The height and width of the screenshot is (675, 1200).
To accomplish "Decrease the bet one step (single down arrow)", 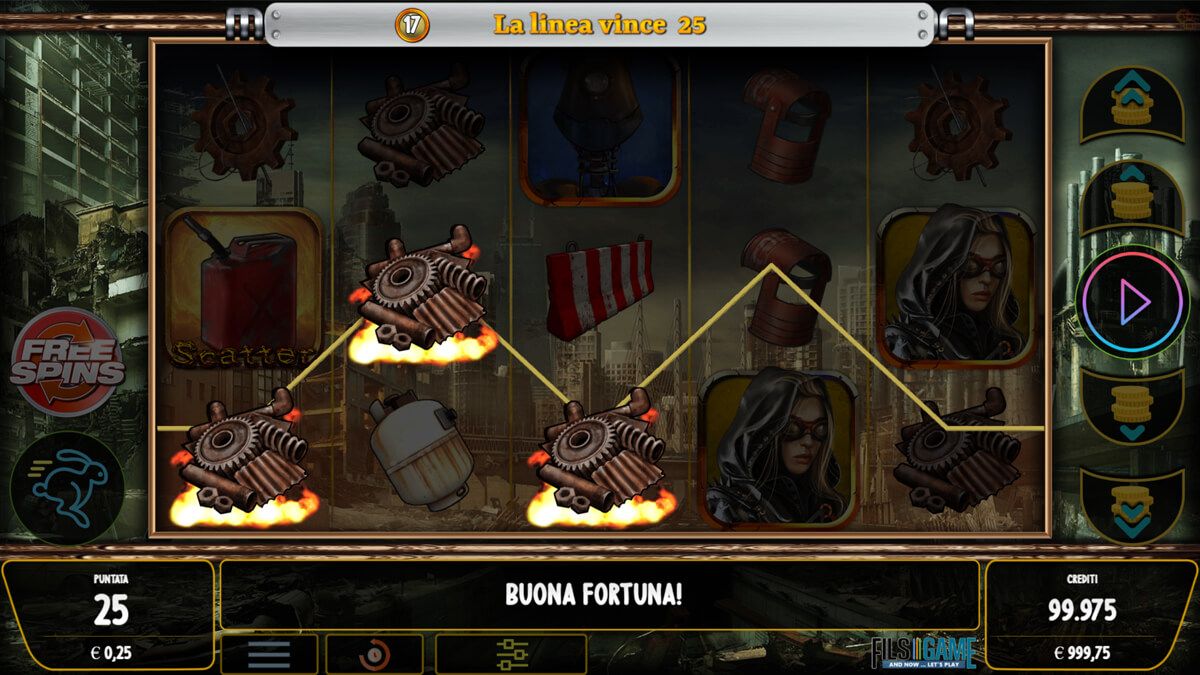I will (1132, 406).
